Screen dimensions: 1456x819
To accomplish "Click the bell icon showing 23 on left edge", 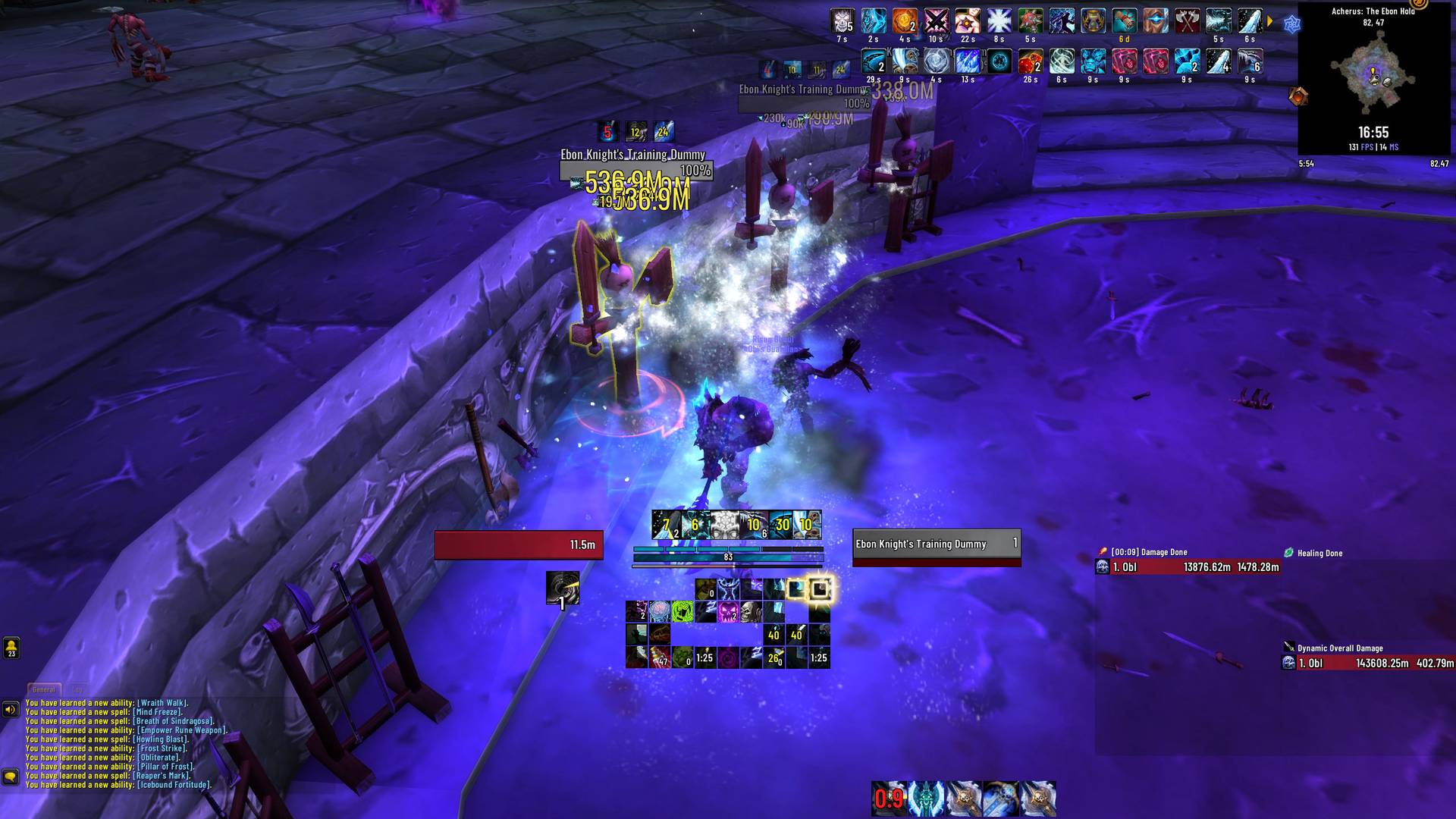I will (x=10, y=649).
